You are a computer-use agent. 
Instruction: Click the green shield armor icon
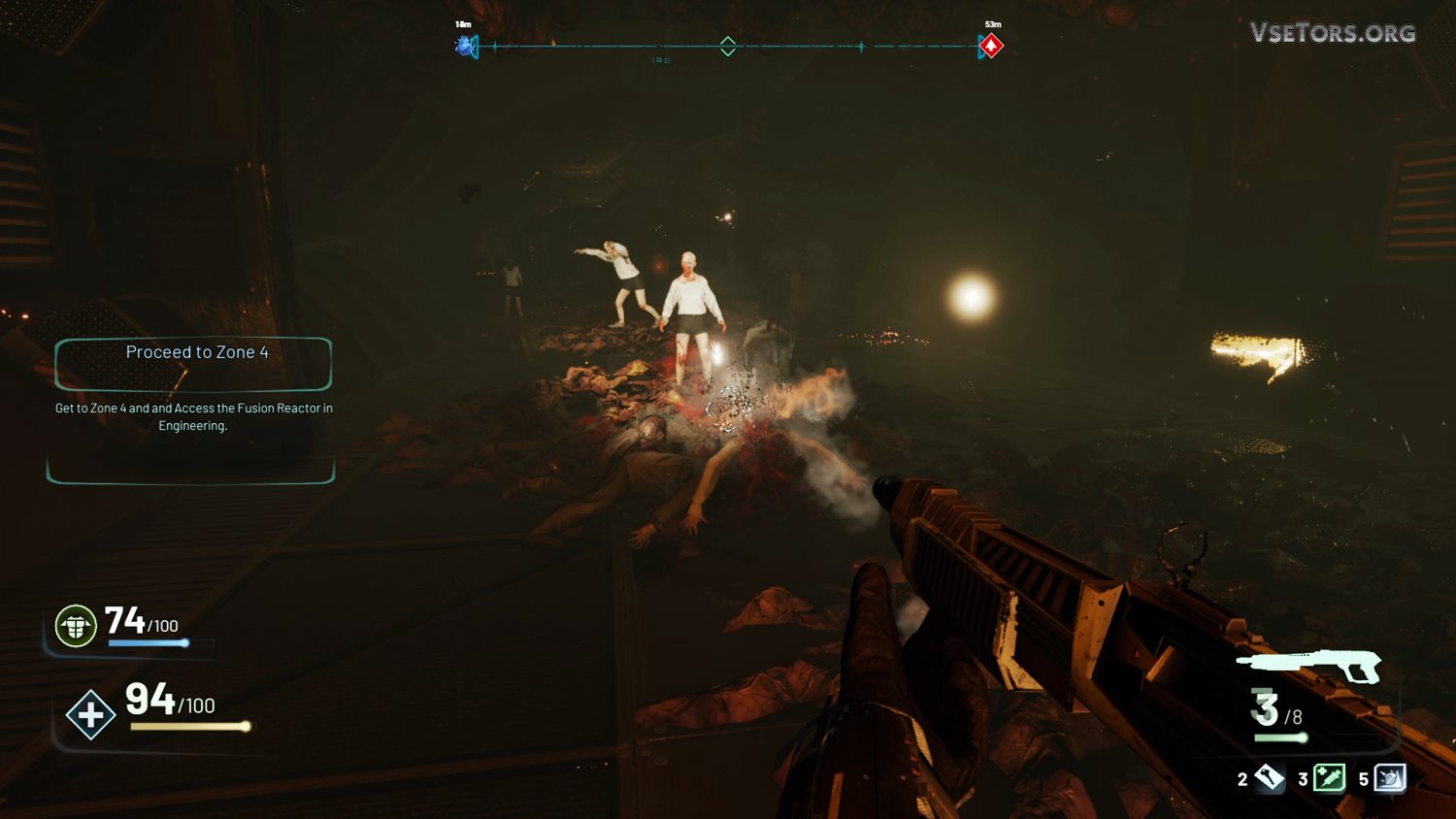(x=76, y=626)
